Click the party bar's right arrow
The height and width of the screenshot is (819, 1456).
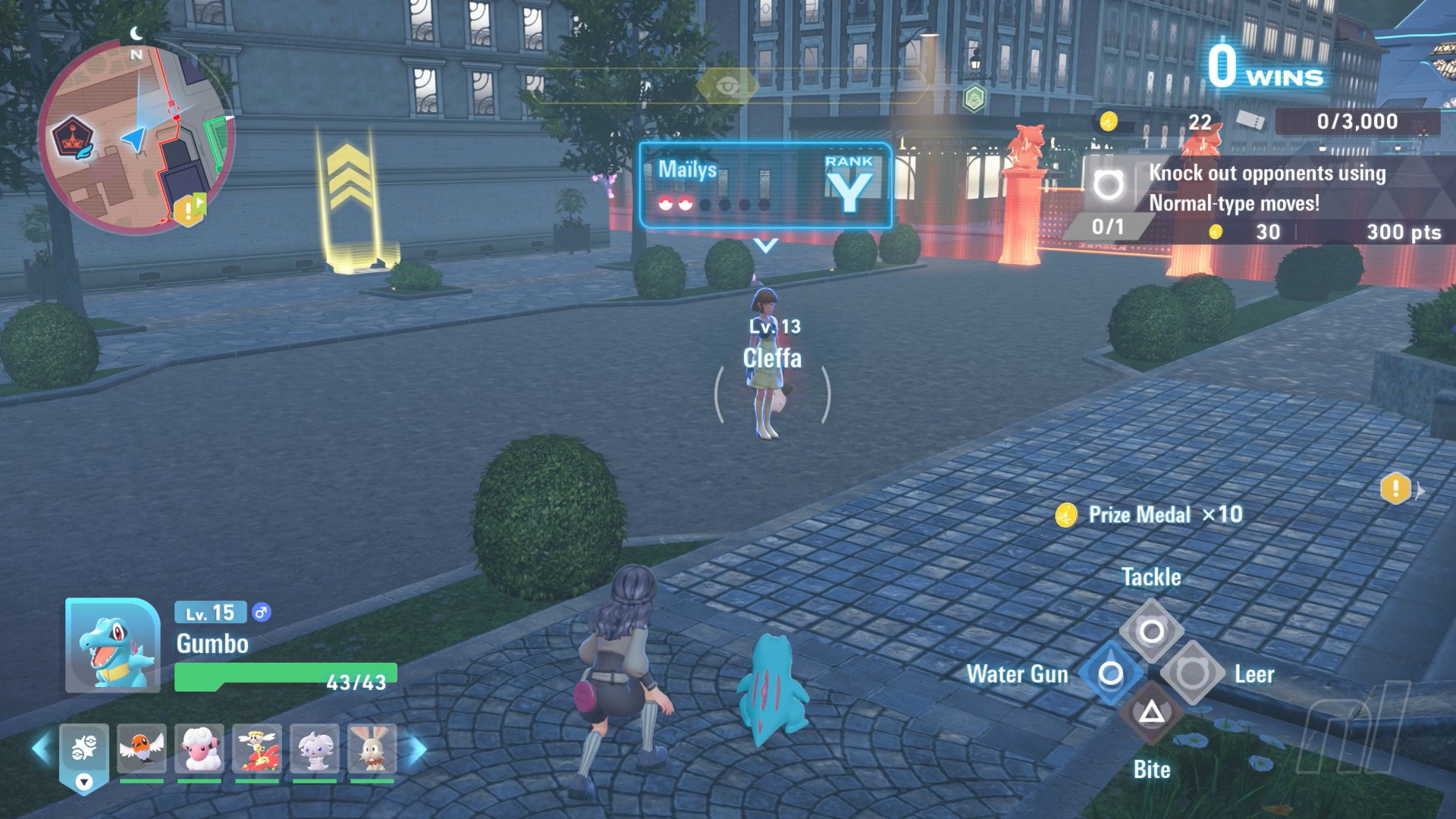[x=417, y=748]
